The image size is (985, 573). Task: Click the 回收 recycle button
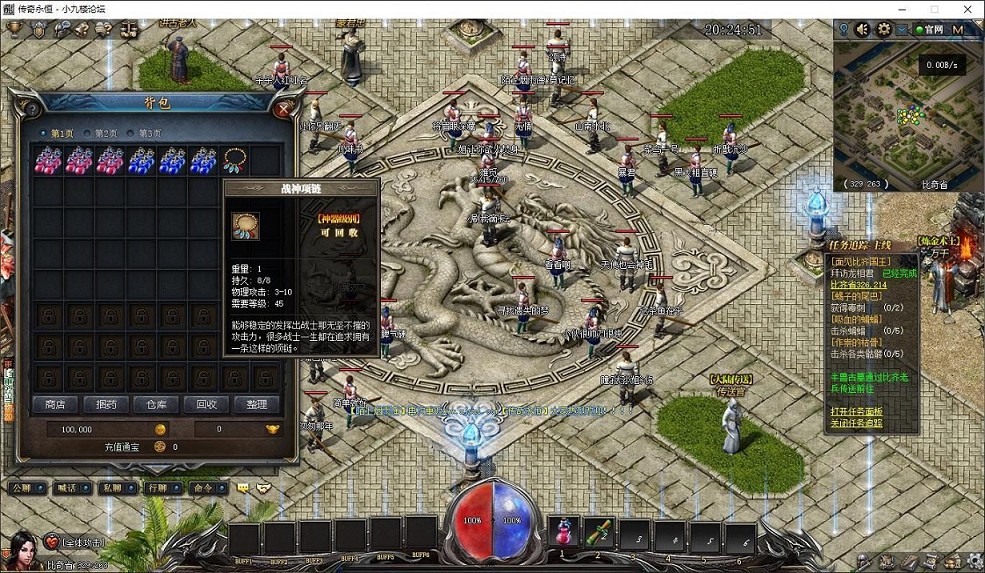point(206,404)
